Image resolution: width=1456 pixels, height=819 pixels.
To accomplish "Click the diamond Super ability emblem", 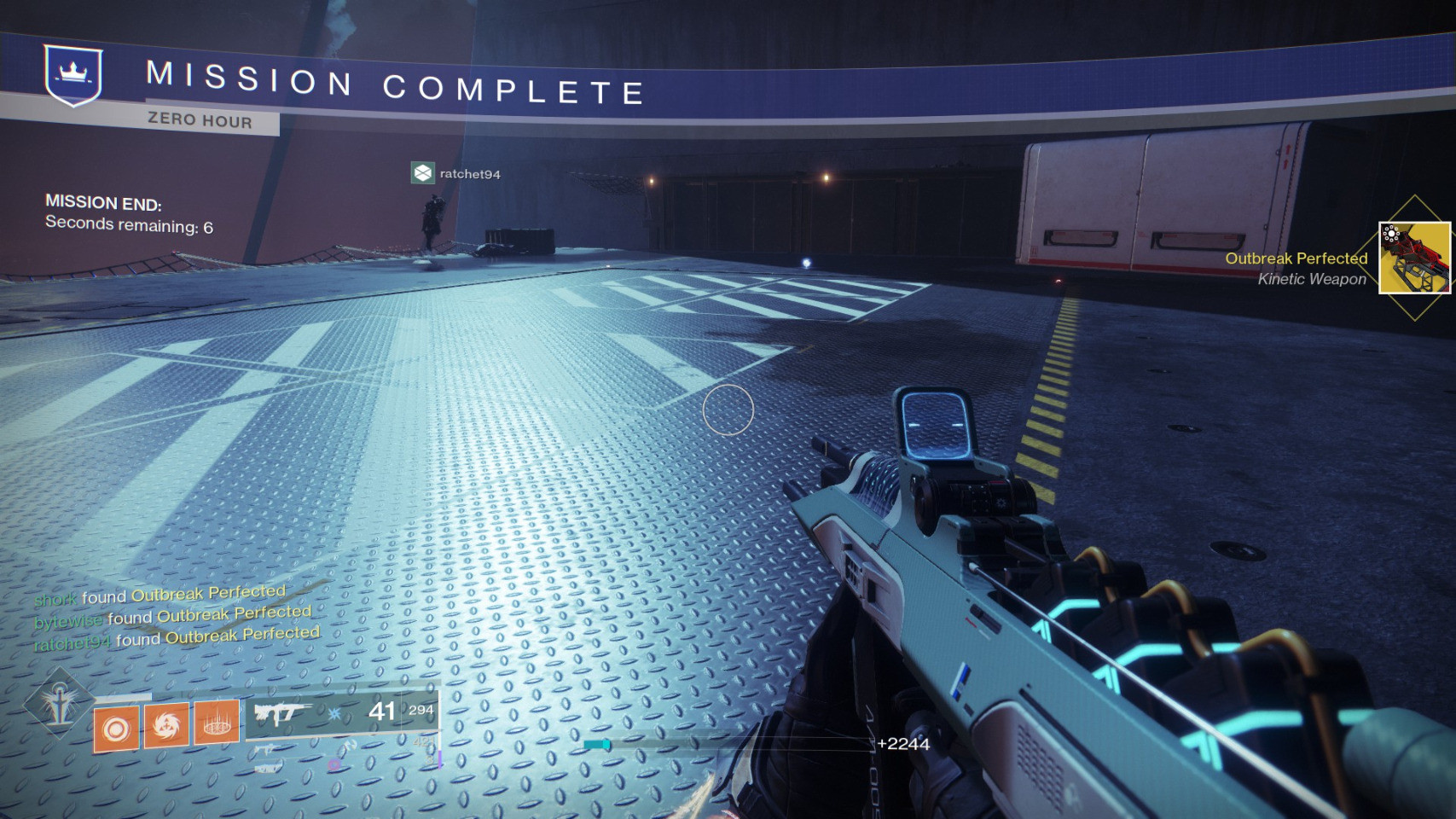I will (x=59, y=700).
